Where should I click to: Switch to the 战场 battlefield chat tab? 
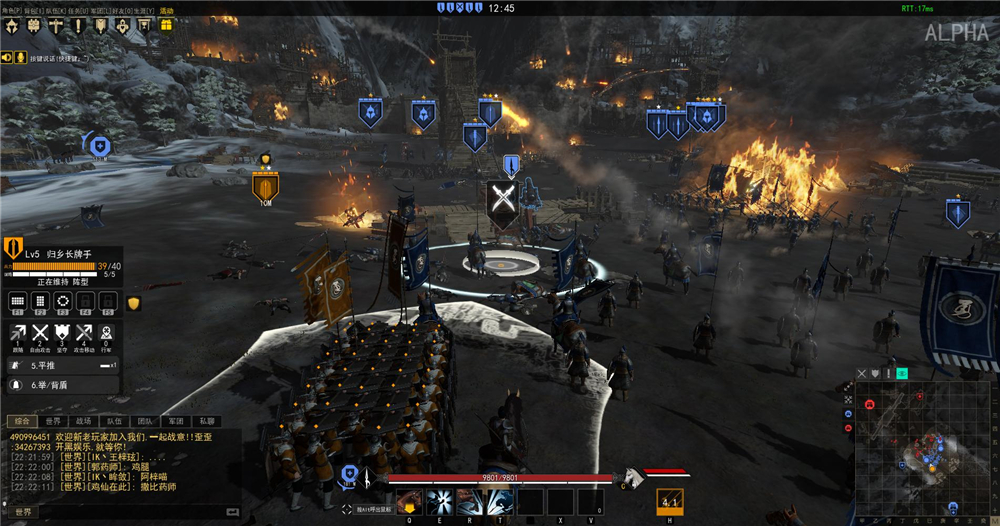tap(83, 421)
